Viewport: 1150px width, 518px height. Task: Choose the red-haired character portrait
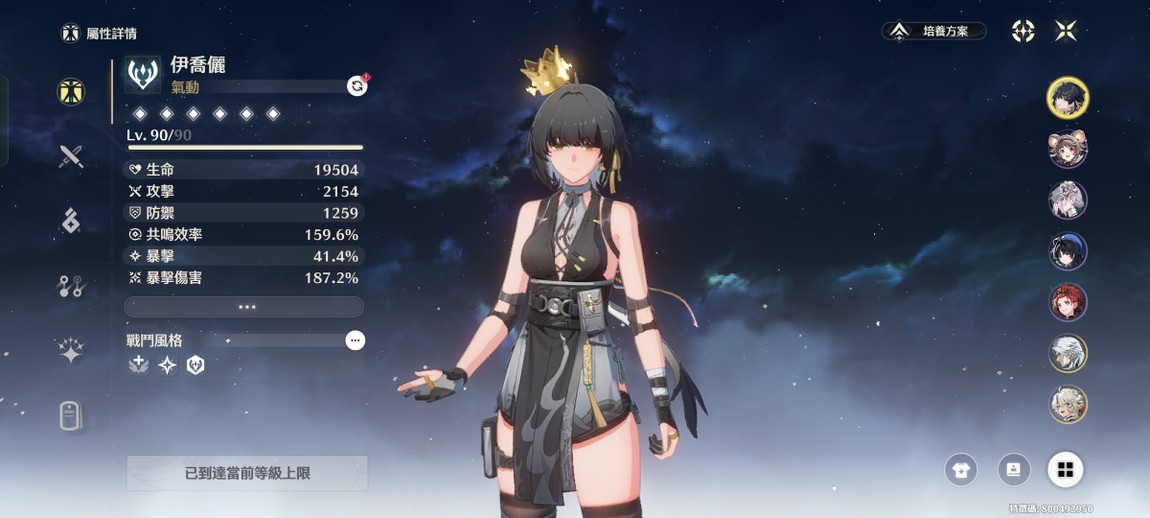coord(1067,302)
